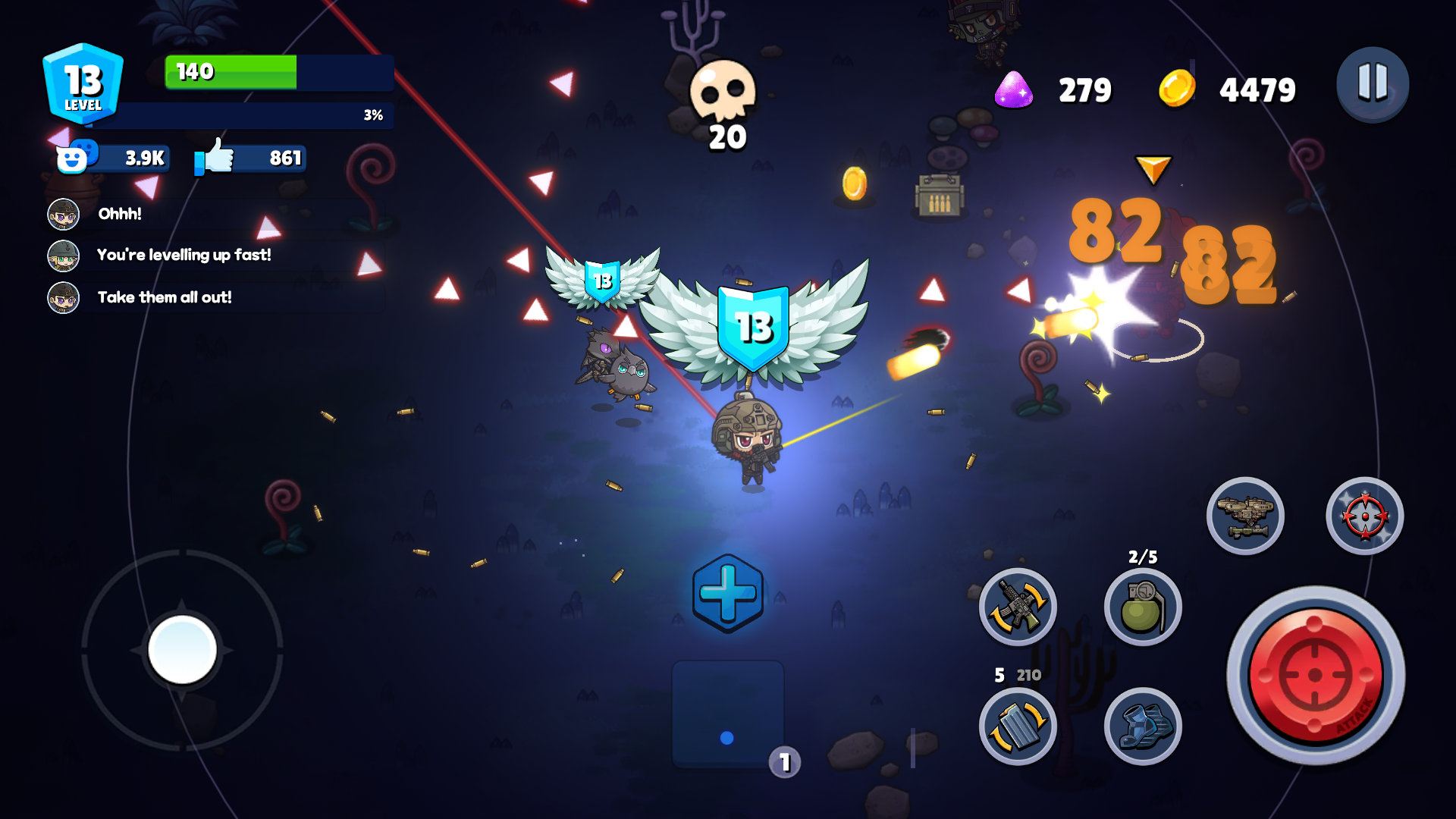Tap the avatar next to You're levelling up fast!
Viewport: 1456px width, 819px height.
[64, 256]
